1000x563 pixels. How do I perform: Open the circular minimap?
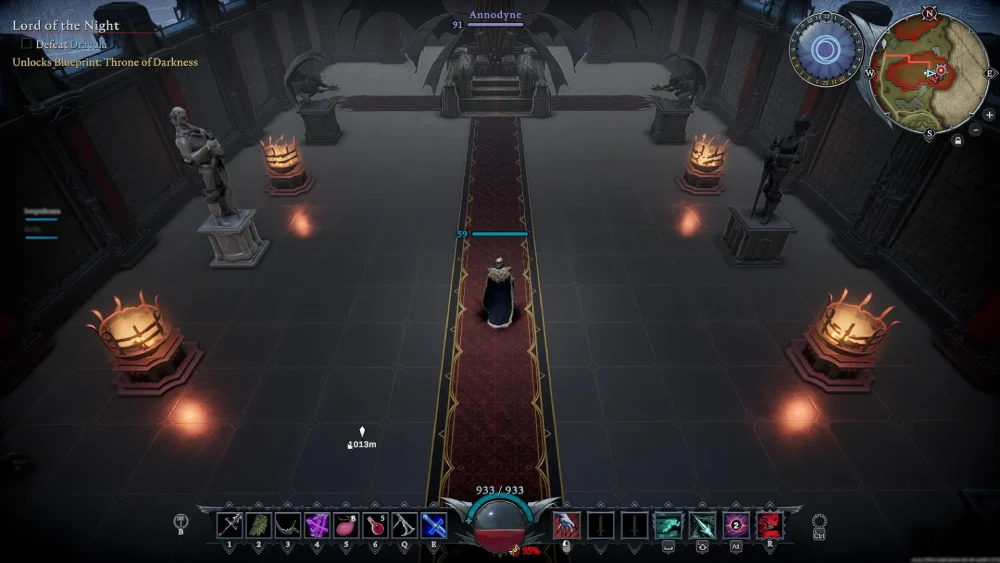(x=930, y=73)
